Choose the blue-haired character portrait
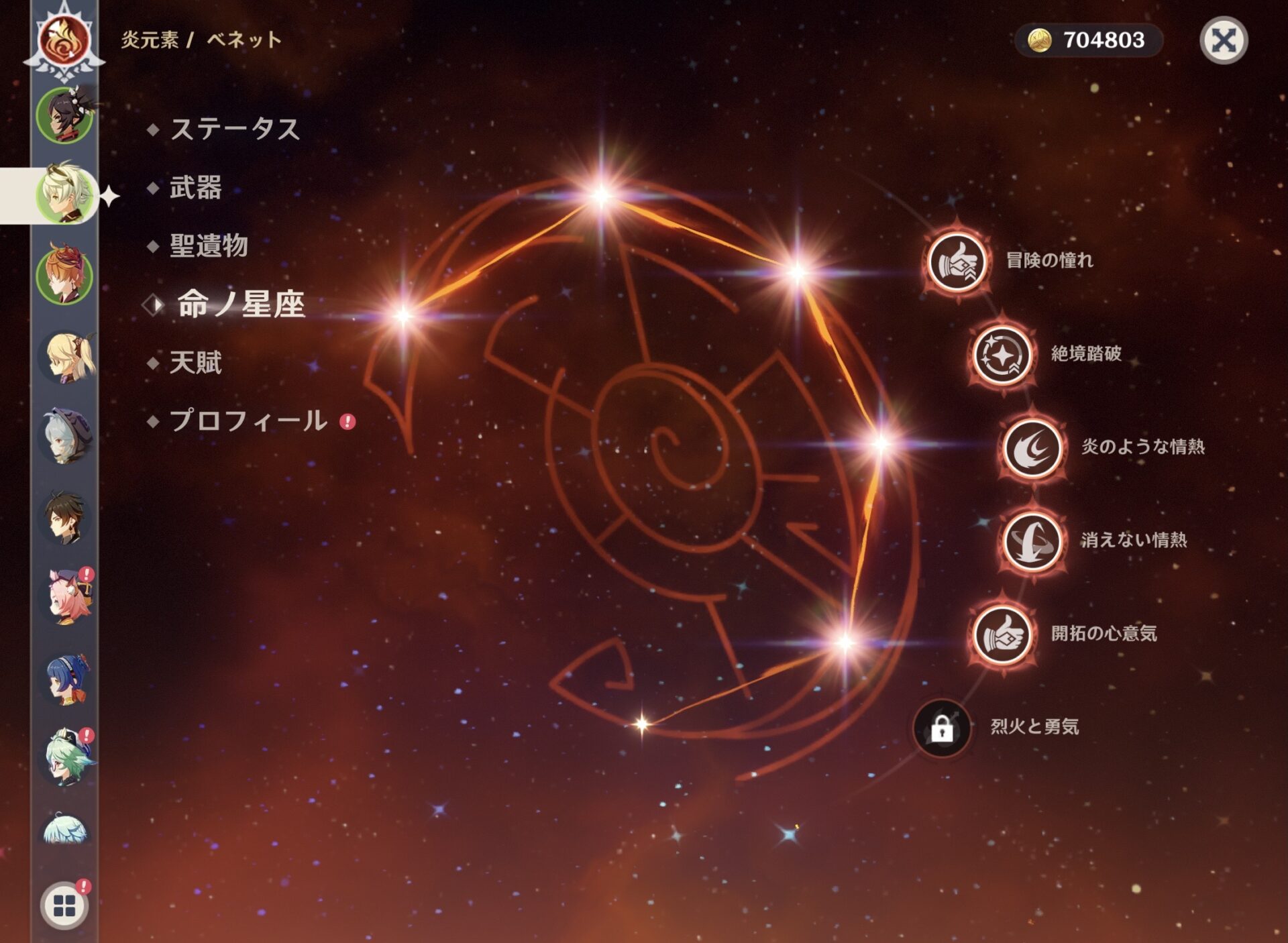The image size is (1288, 943). coord(66,678)
